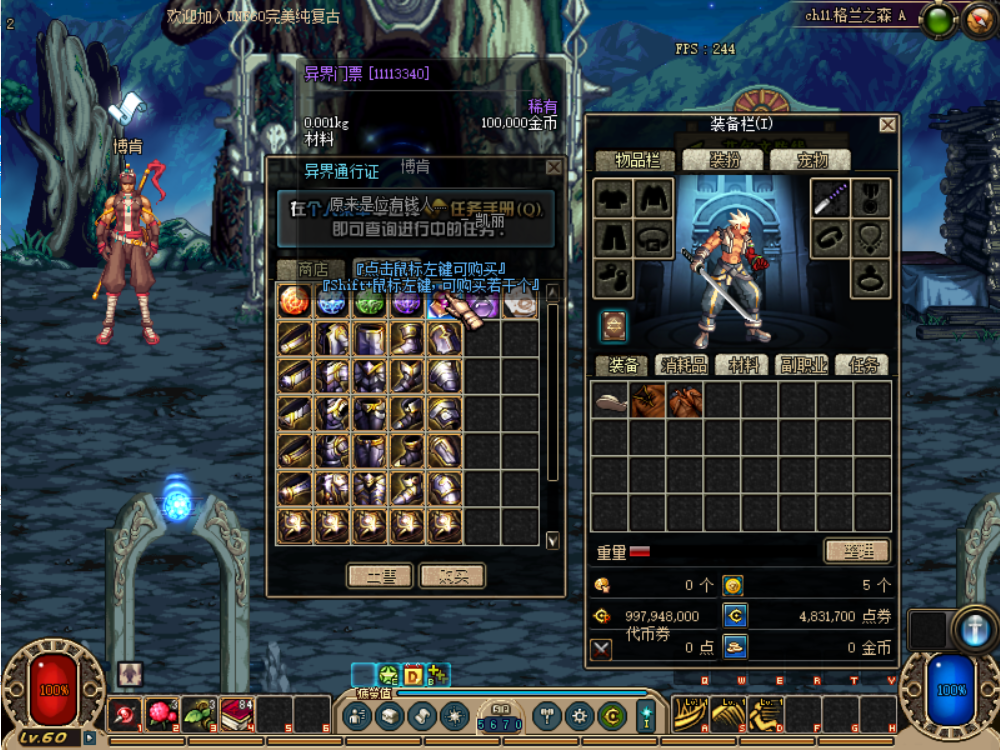
Task: Select the 任务 inventory tab
Action: coord(862,365)
